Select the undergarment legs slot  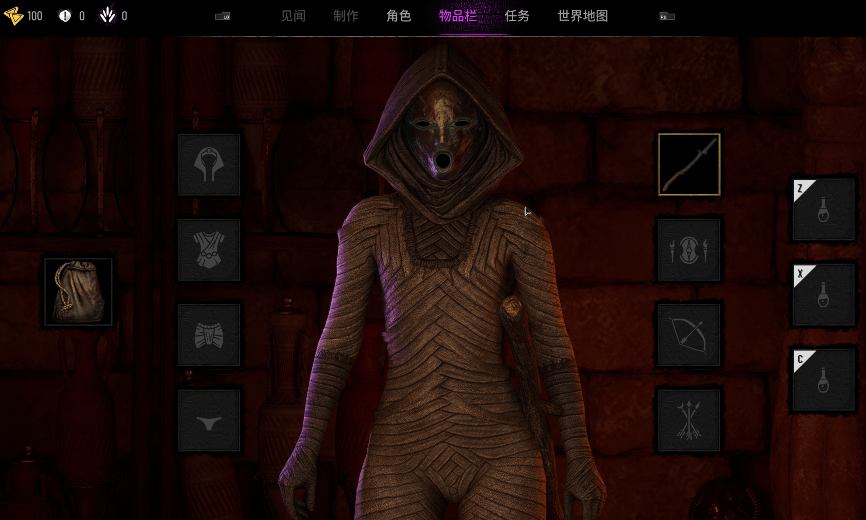(x=209, y=420)
